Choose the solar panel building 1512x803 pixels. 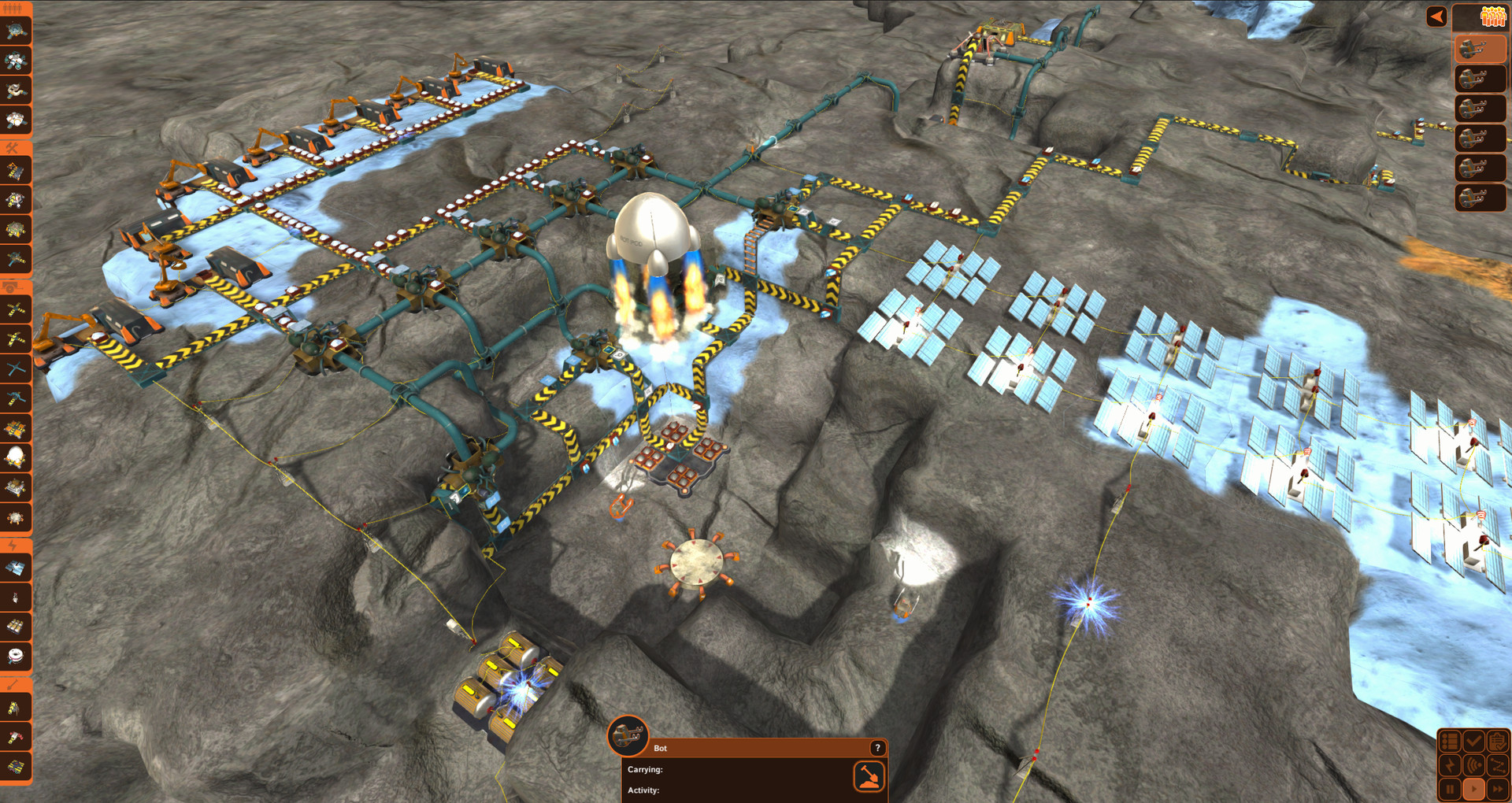coord(15,568)
